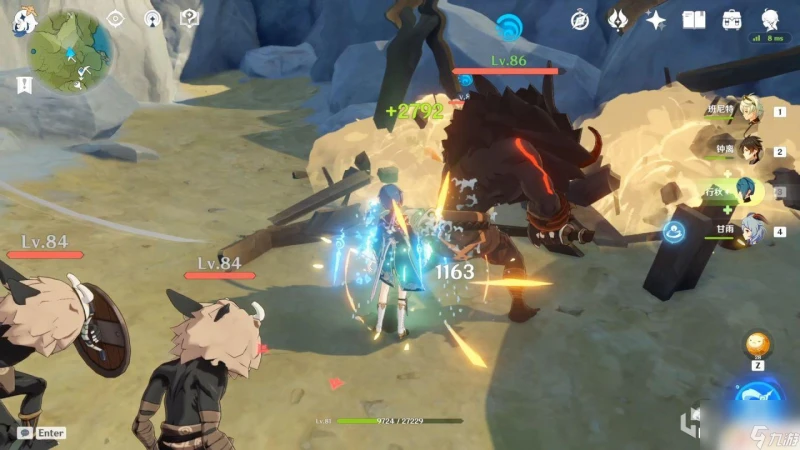Screen dimensions: 800x450
Task: Click the crosshair icon beside the minimap
Action: (x=116, y=18)
